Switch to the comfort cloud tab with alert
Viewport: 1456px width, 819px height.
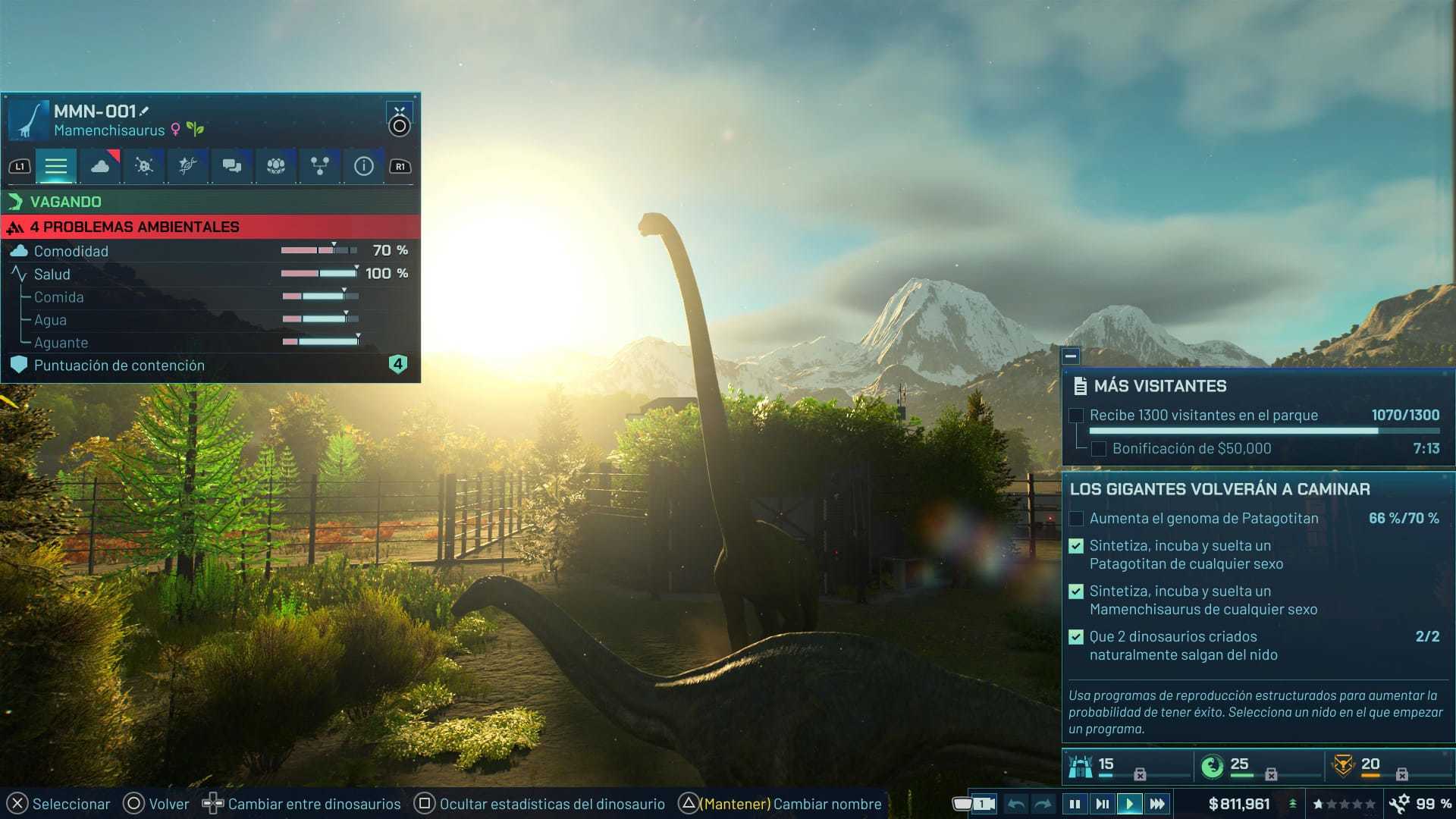pos(100,165)
